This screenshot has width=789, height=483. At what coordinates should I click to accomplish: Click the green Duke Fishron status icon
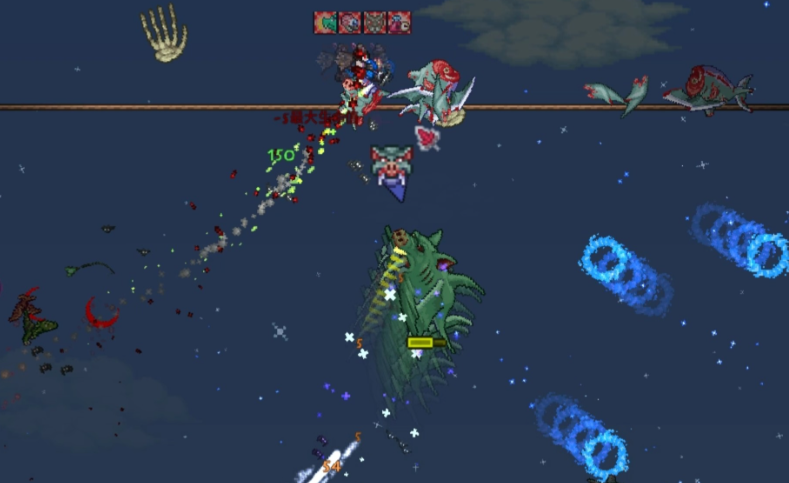point(325,22)
